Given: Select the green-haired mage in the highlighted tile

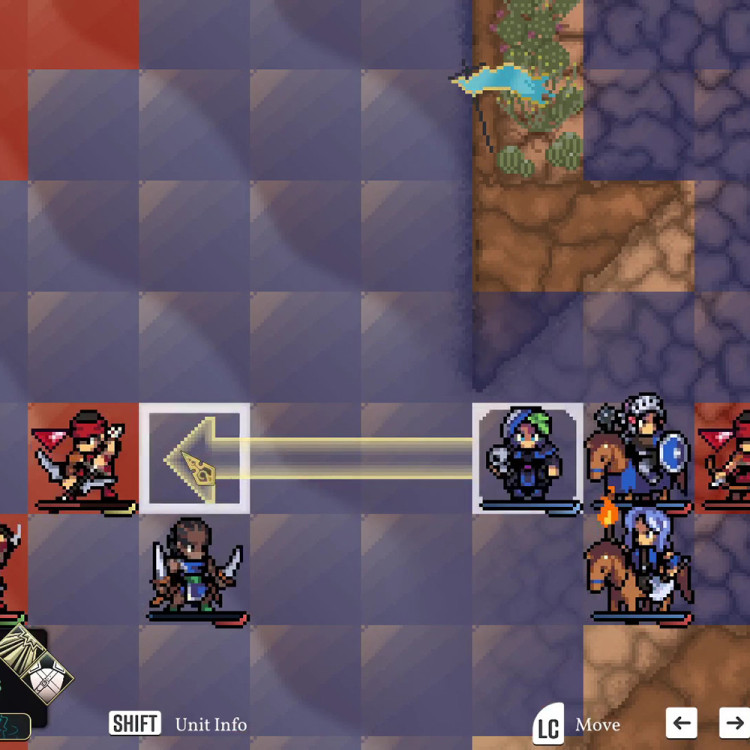Looking at the screenshot, I should (527, 458).
